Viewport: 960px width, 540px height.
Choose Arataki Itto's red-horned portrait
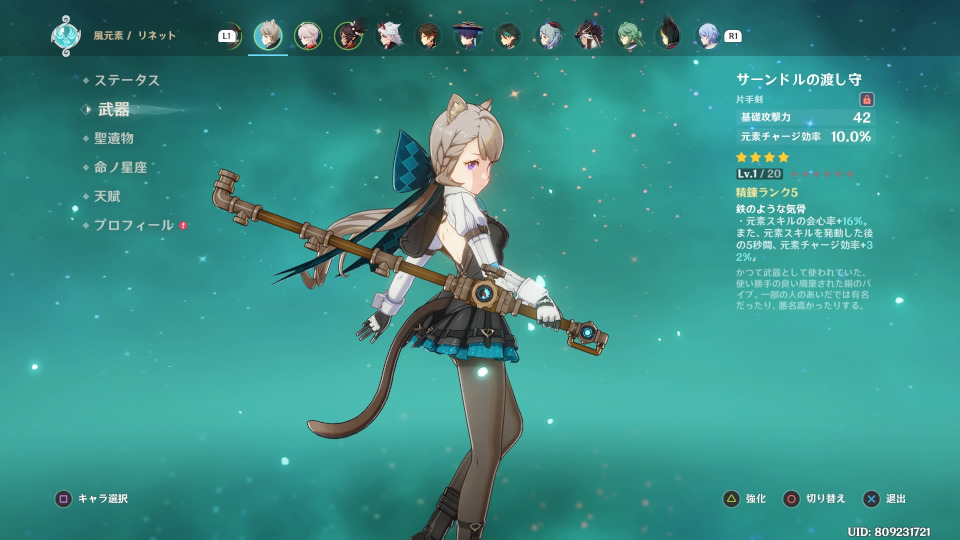[x=388, y=36]
